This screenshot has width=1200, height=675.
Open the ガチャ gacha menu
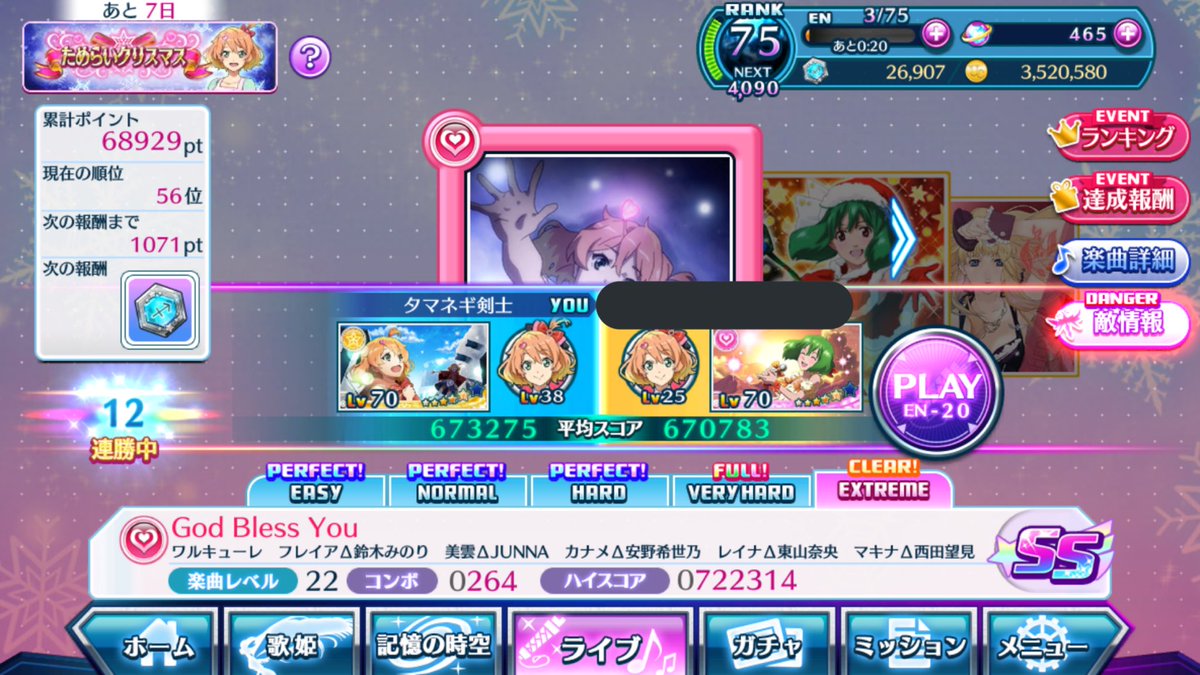(x=769, y=645)
